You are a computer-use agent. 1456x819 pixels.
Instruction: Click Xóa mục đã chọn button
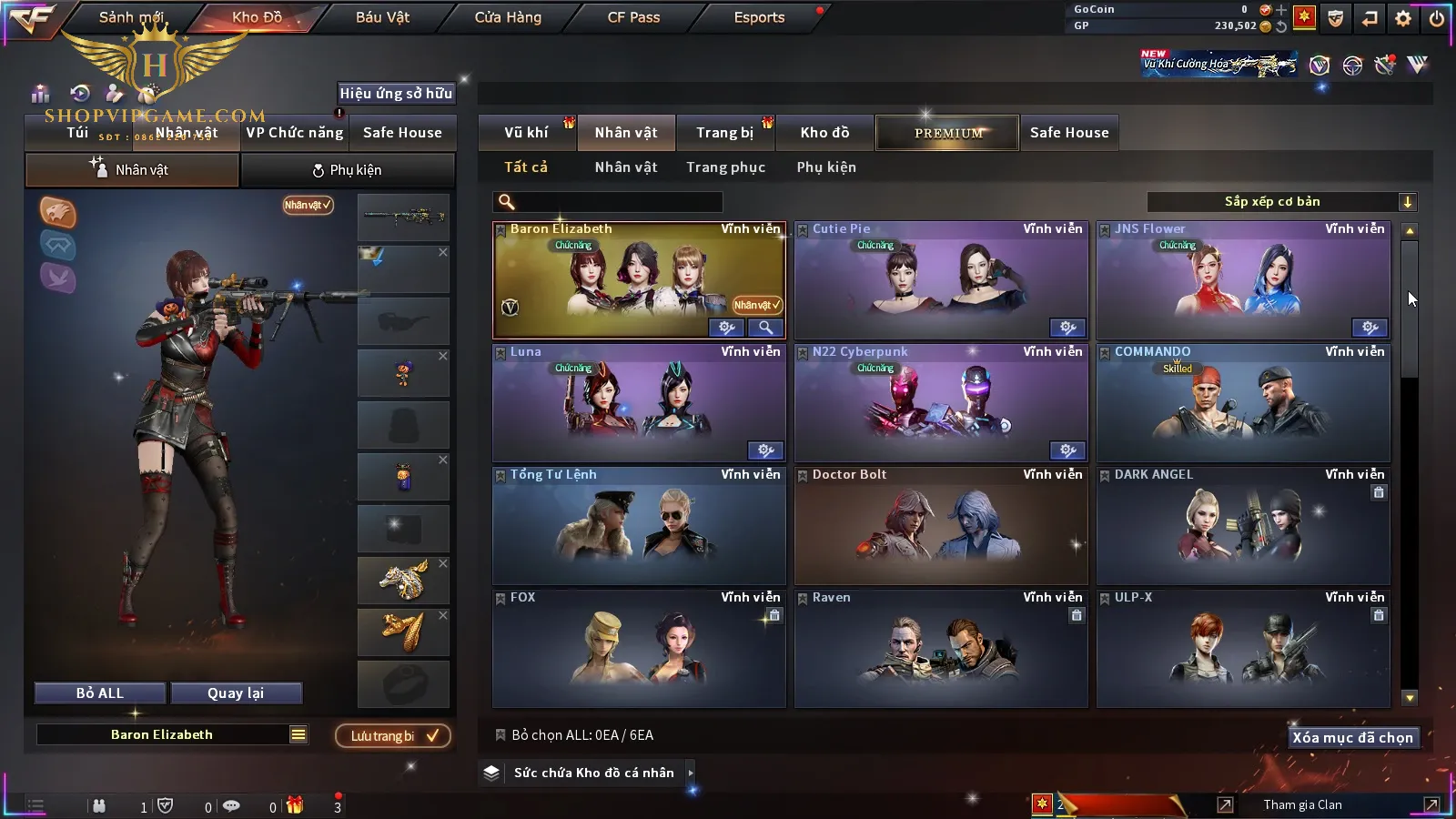click(1352, 738)
